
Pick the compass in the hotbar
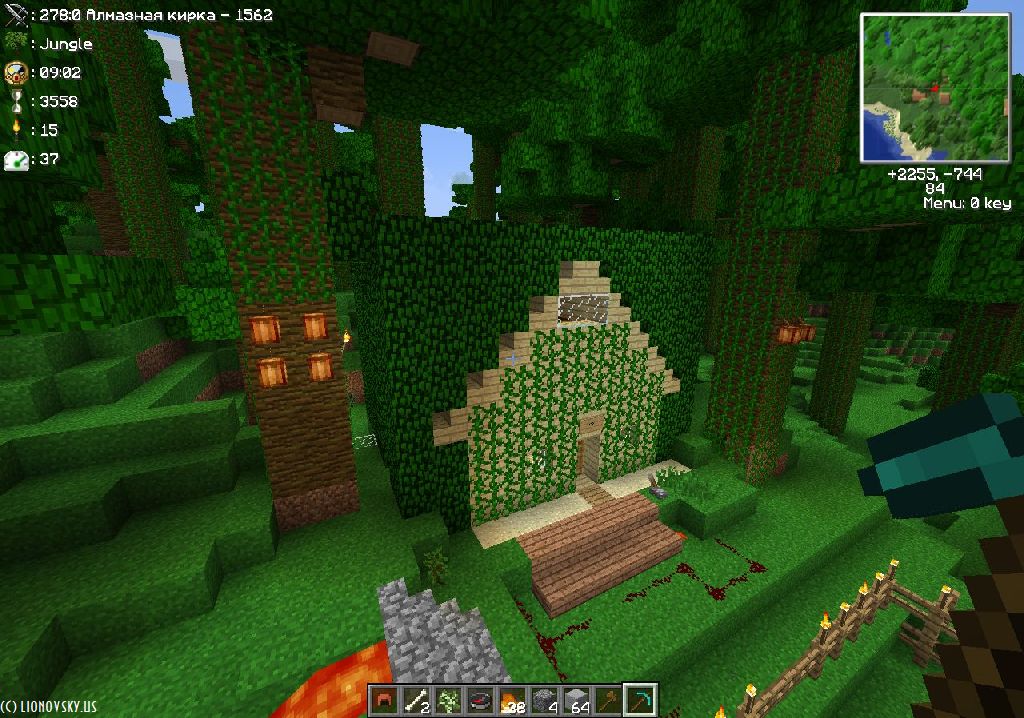[480, 700]
